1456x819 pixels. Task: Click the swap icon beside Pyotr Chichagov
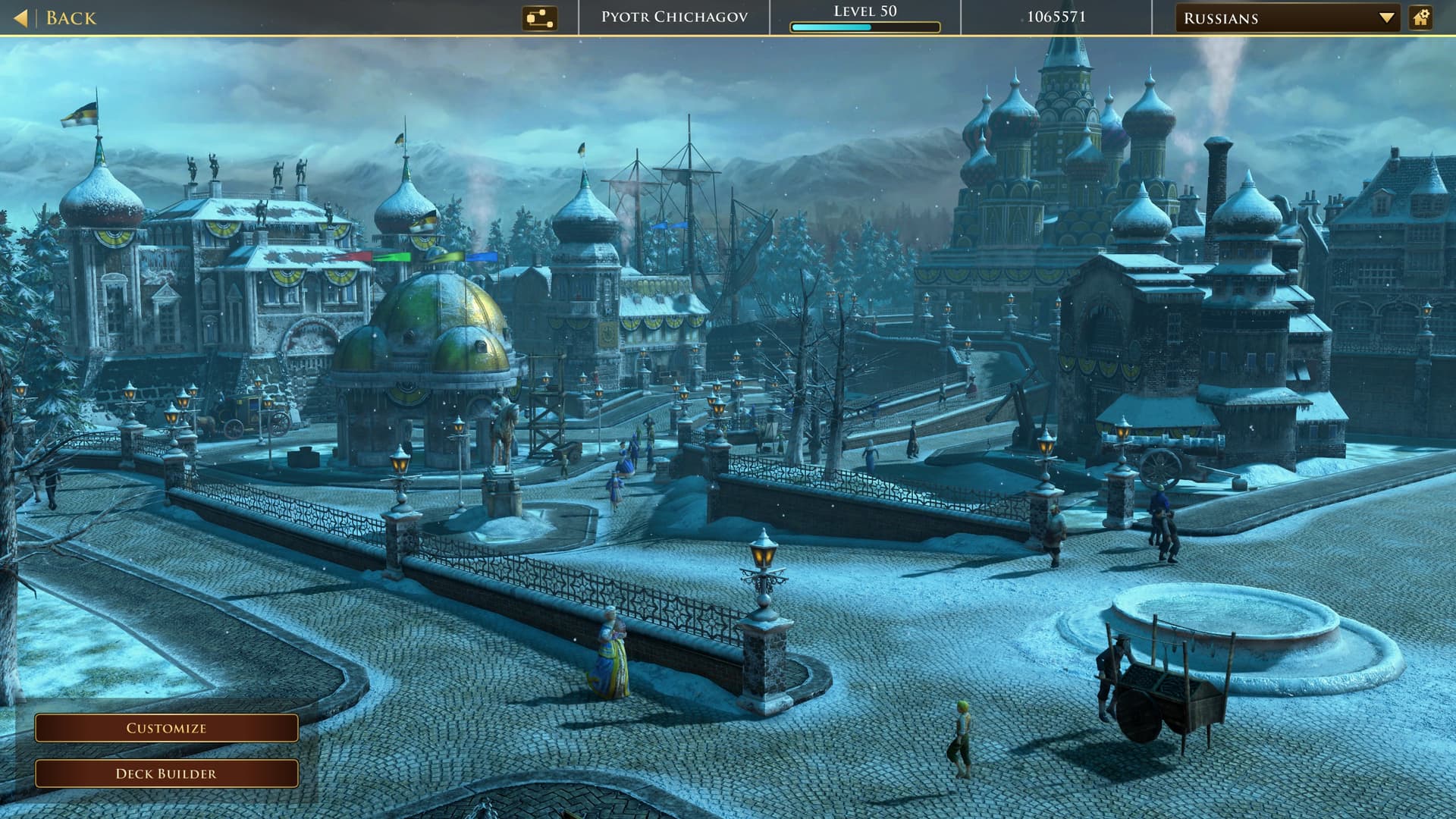click(x=539, y=18)
